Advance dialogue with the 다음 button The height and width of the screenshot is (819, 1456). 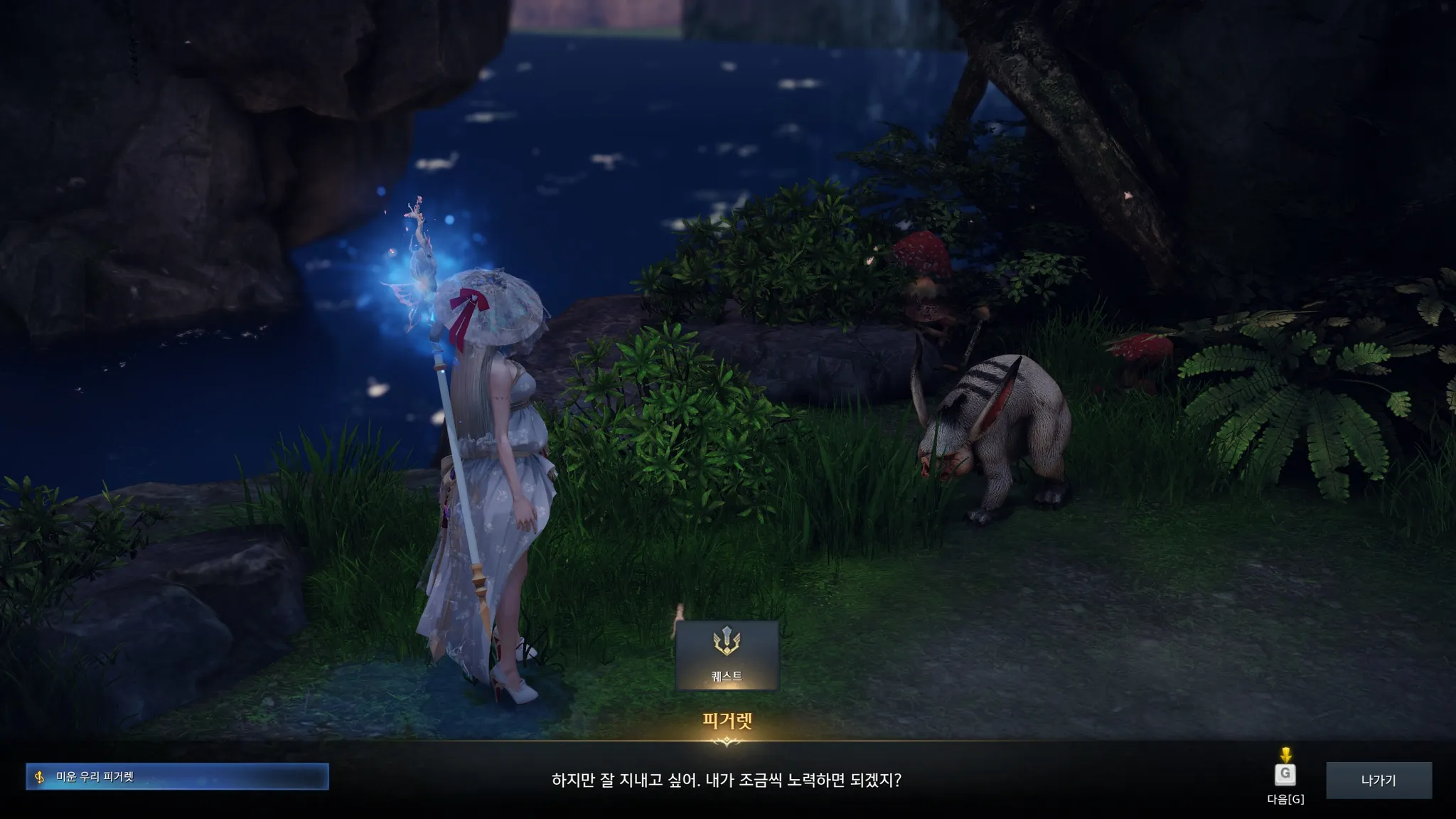pyautogui.click(x=1285, y=775)
